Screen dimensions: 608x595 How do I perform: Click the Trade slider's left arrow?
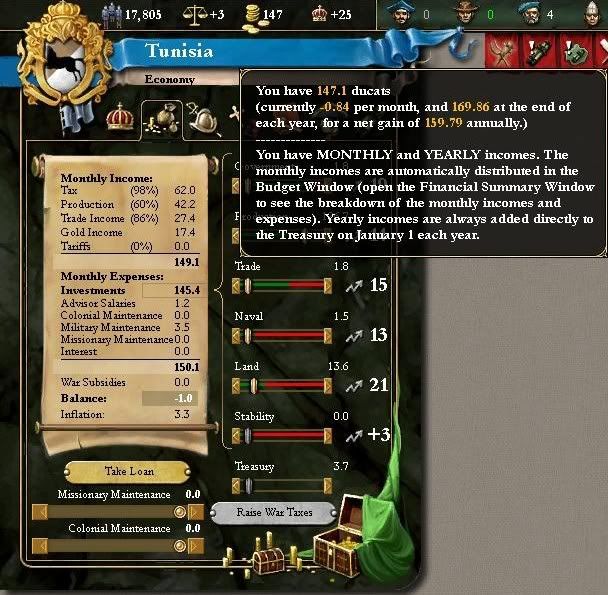coord(238,285)
